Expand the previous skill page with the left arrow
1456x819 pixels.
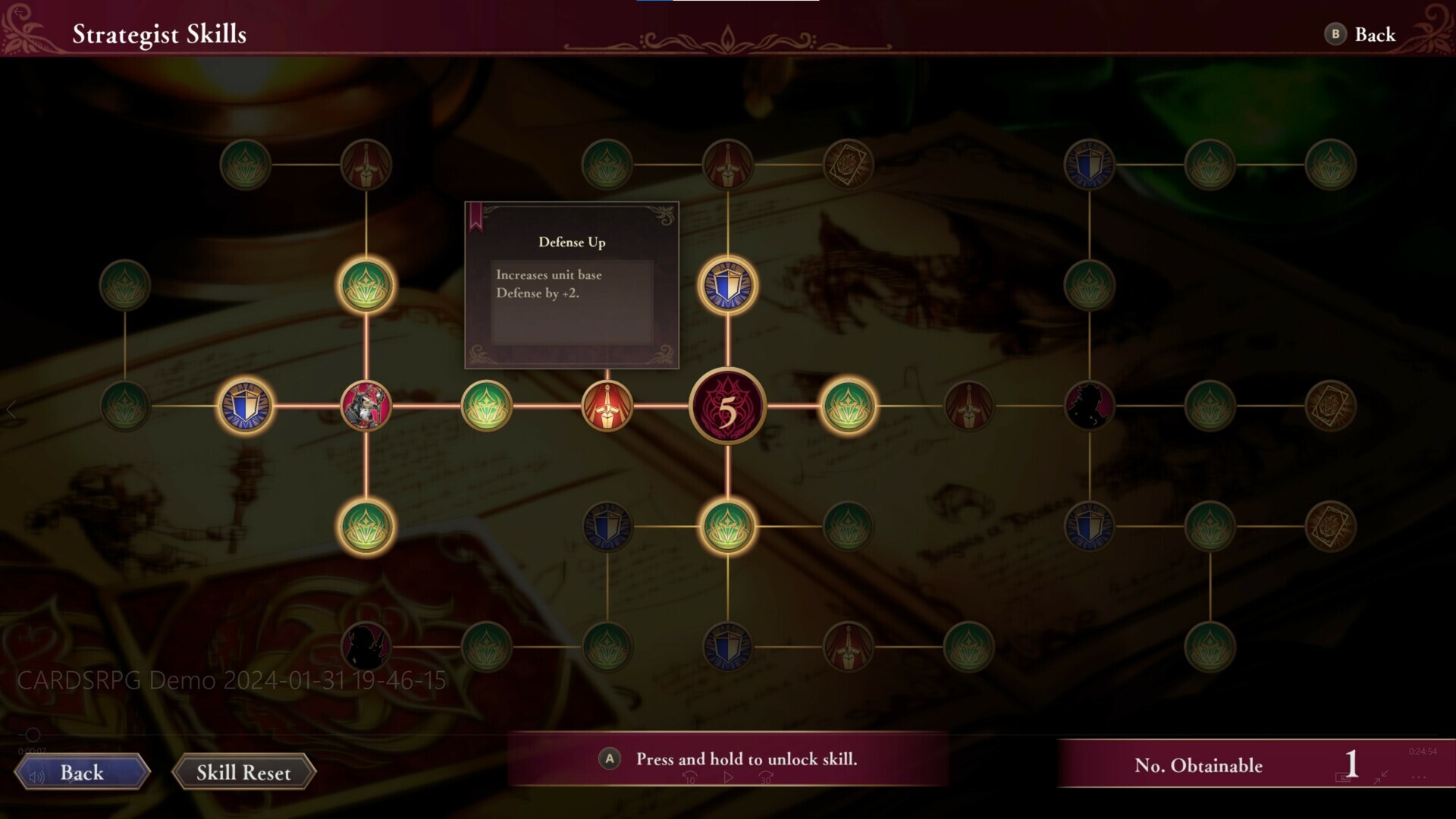12,410
